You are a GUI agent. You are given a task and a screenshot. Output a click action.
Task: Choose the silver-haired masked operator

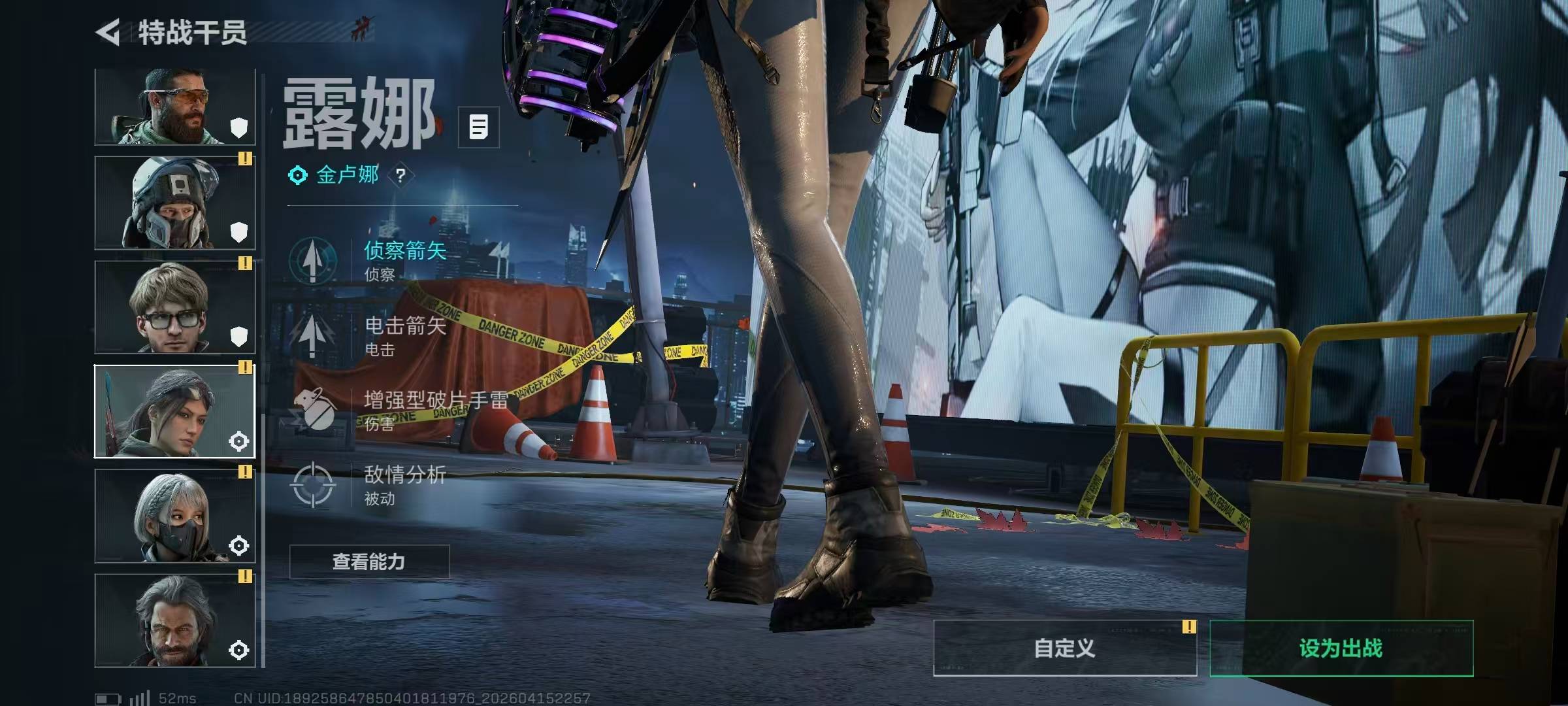pos(175,516)
